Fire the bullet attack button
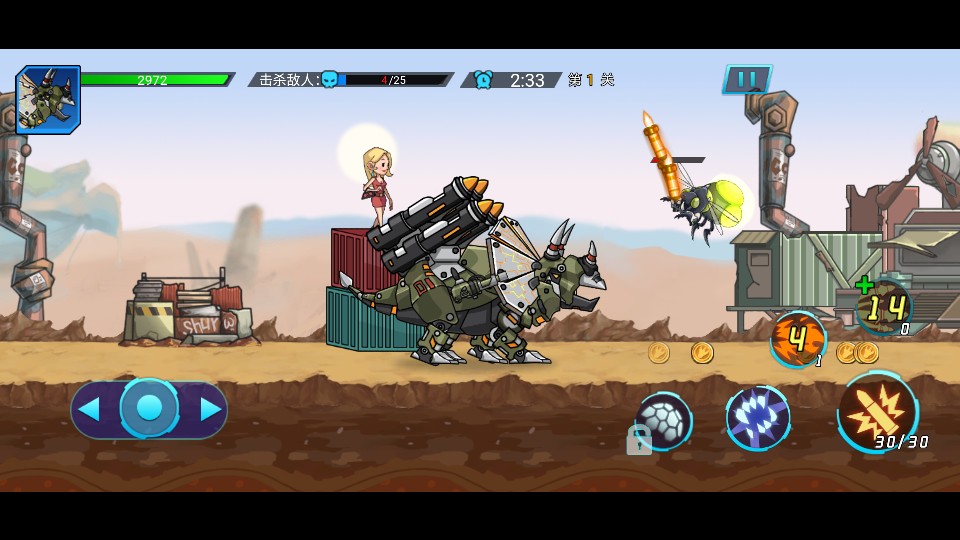Screen dimensions: 960x540 876,412
